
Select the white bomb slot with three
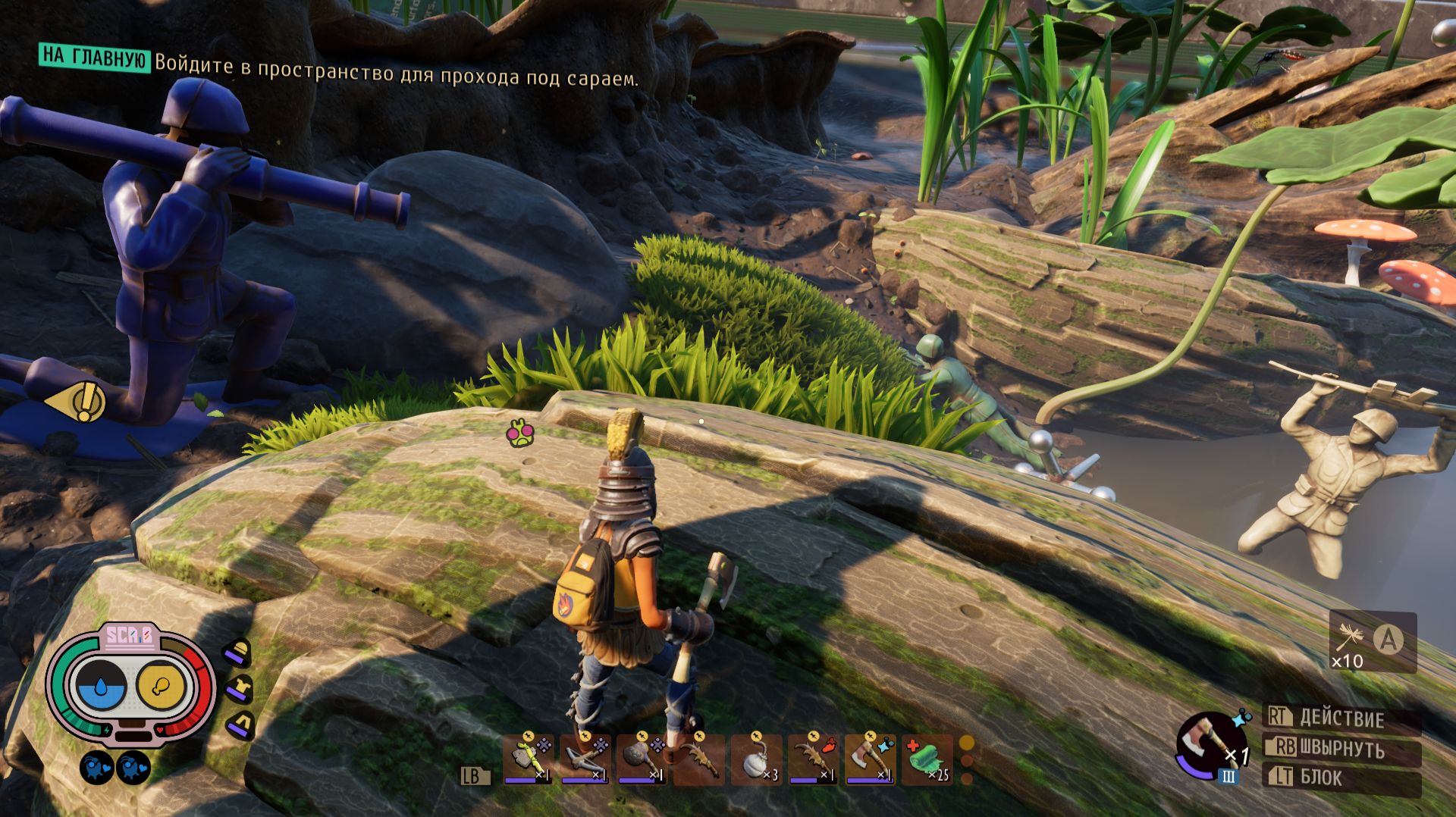[x=756, y=760]
